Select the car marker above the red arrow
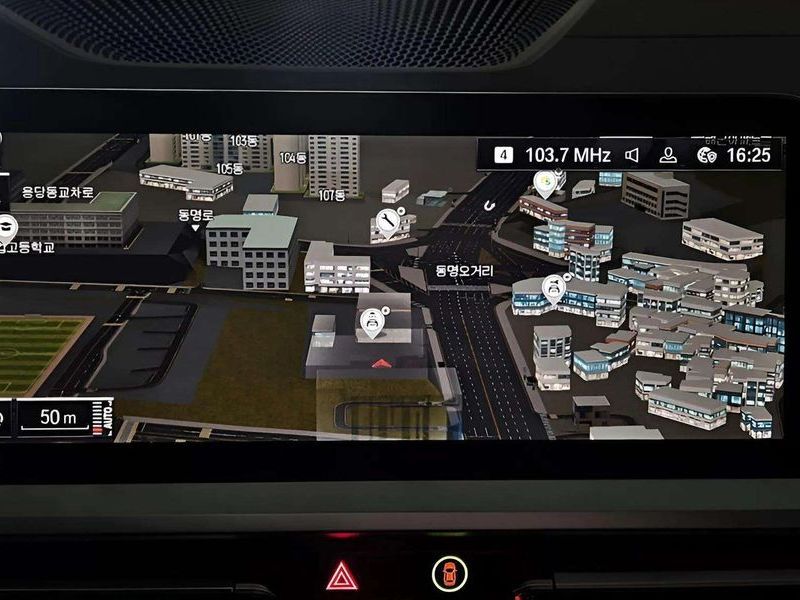 click(x=372, y=323)
